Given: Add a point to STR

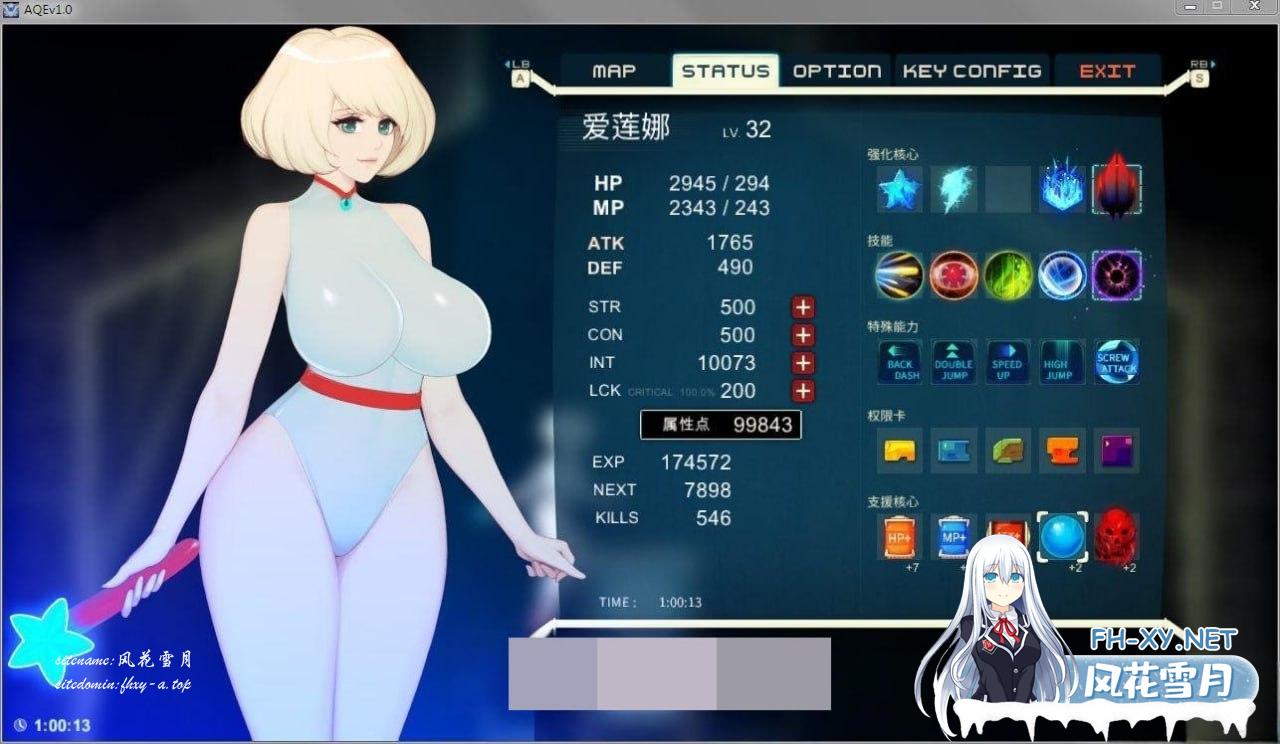Looking at the screenshot, I should [x=803, y=307].
